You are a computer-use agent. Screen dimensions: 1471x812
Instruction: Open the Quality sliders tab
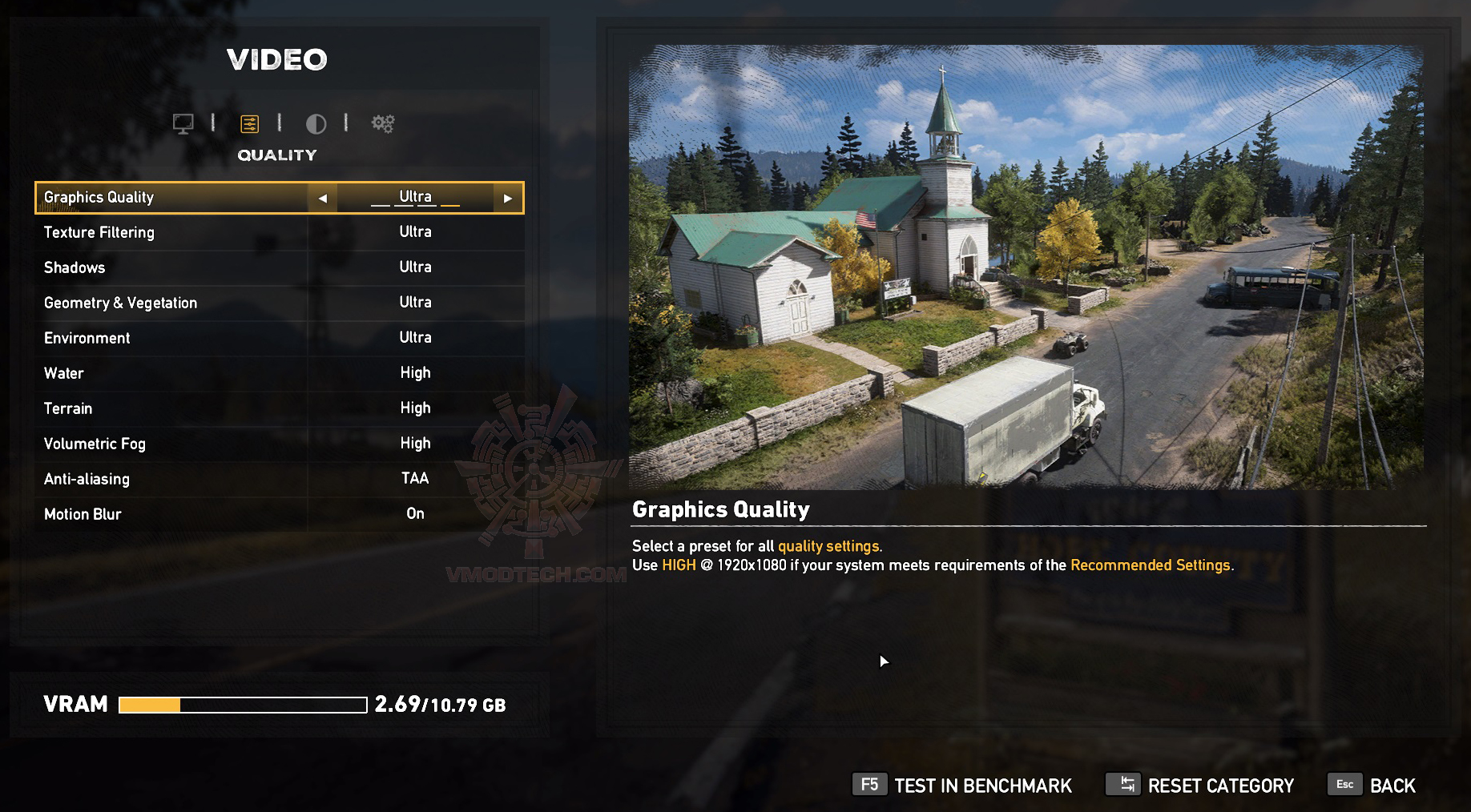click(x=249, y=123)
